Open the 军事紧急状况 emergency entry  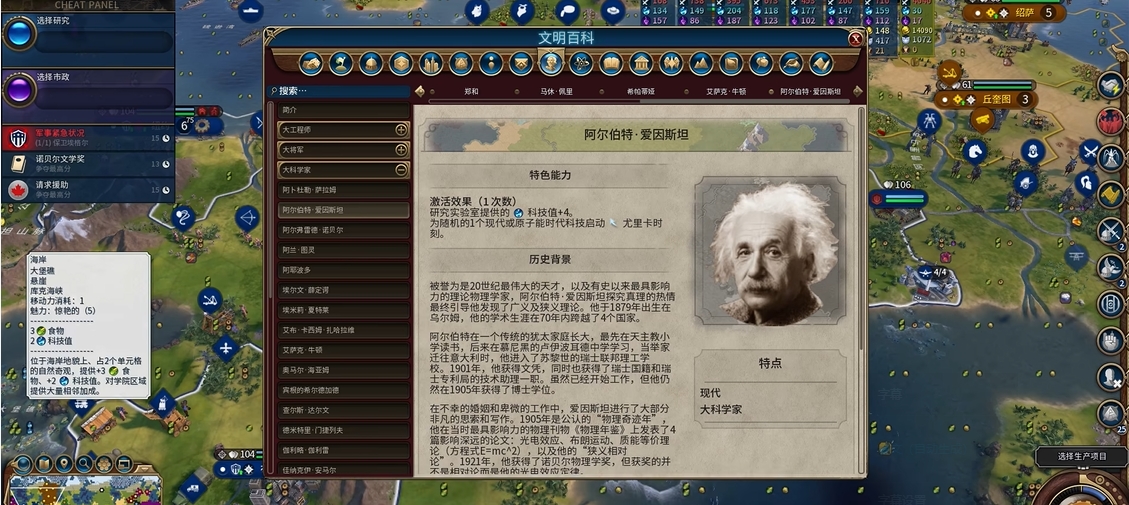[x=88, y=137]
